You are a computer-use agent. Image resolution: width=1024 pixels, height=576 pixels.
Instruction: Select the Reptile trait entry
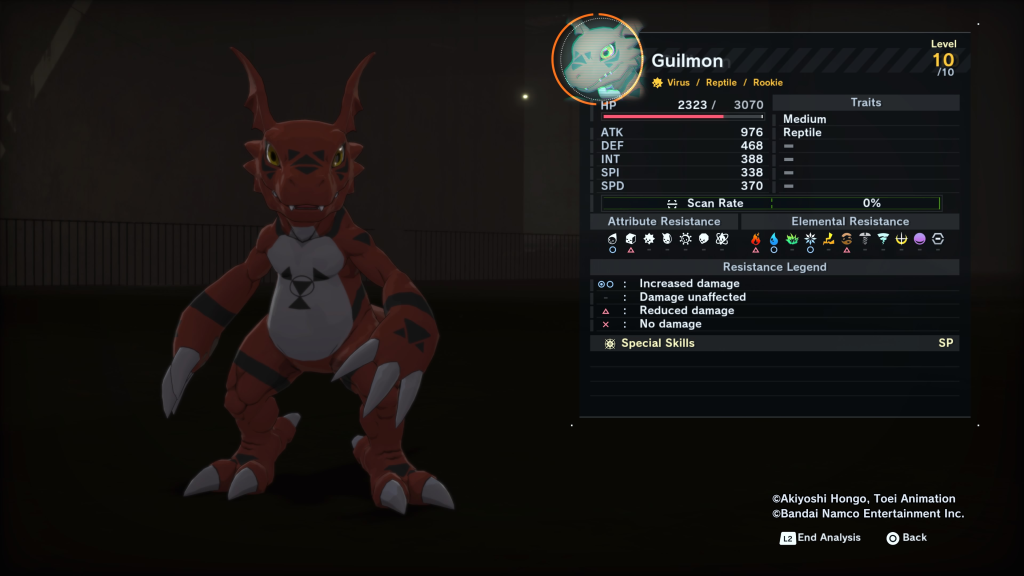(x=802, y=132)
